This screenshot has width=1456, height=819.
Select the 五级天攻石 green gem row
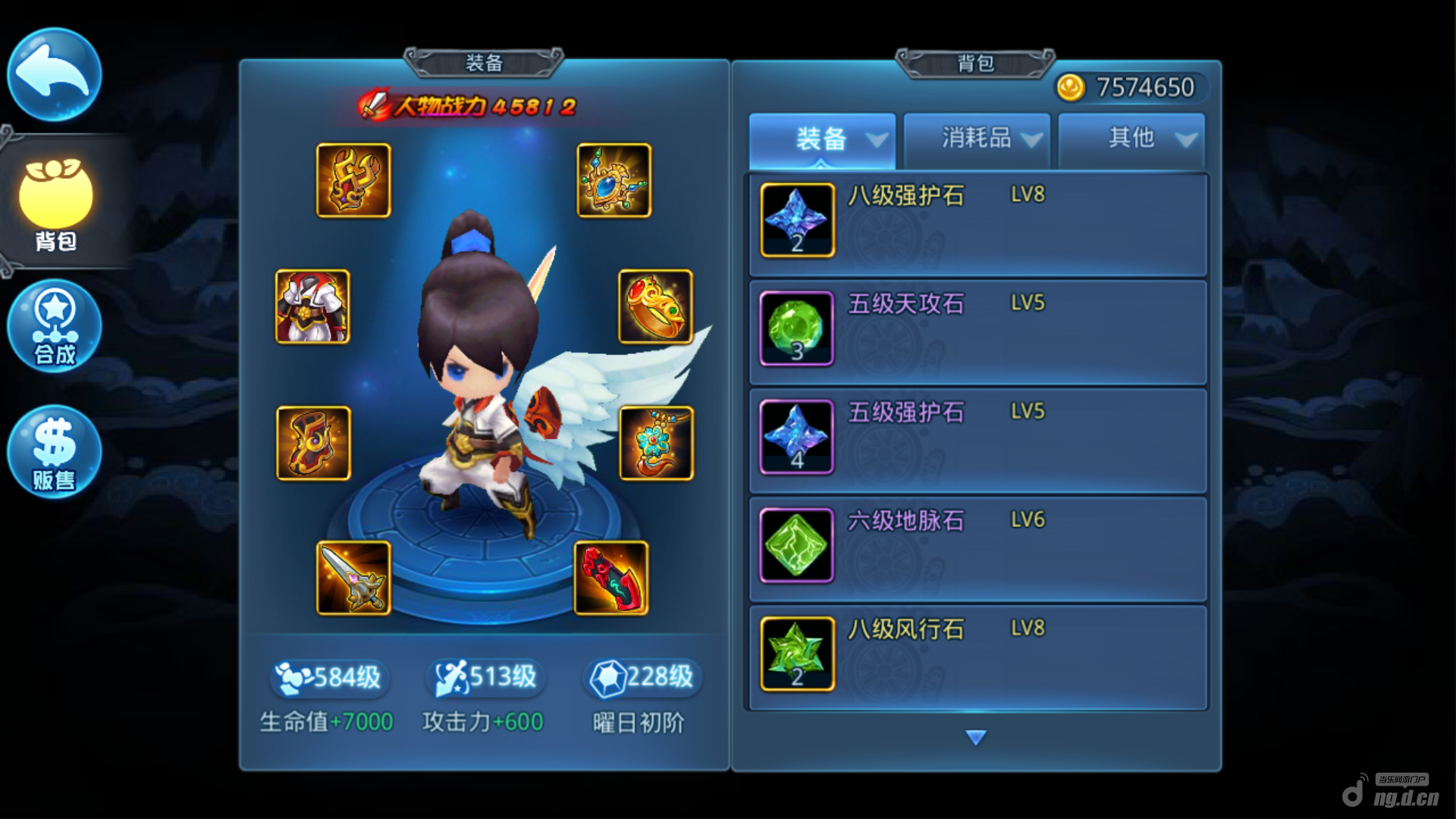(x=978, y=332)
